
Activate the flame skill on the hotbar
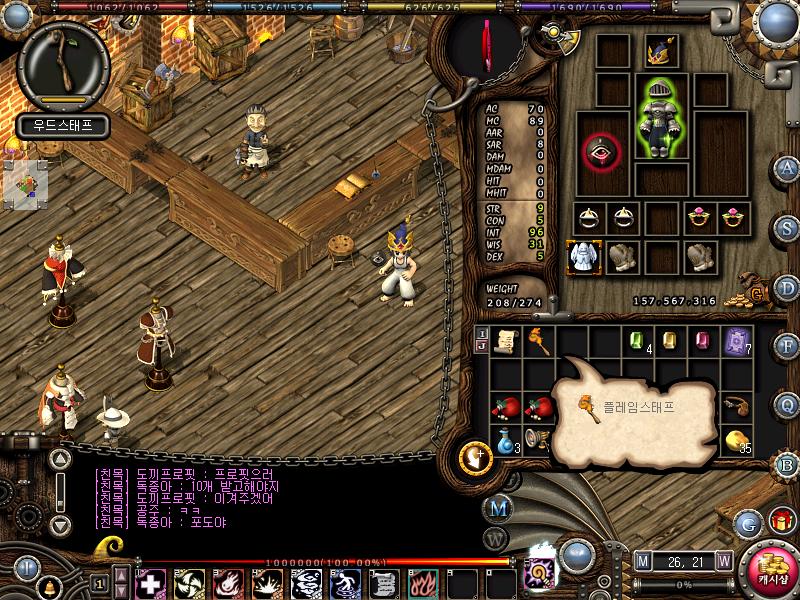421,582
